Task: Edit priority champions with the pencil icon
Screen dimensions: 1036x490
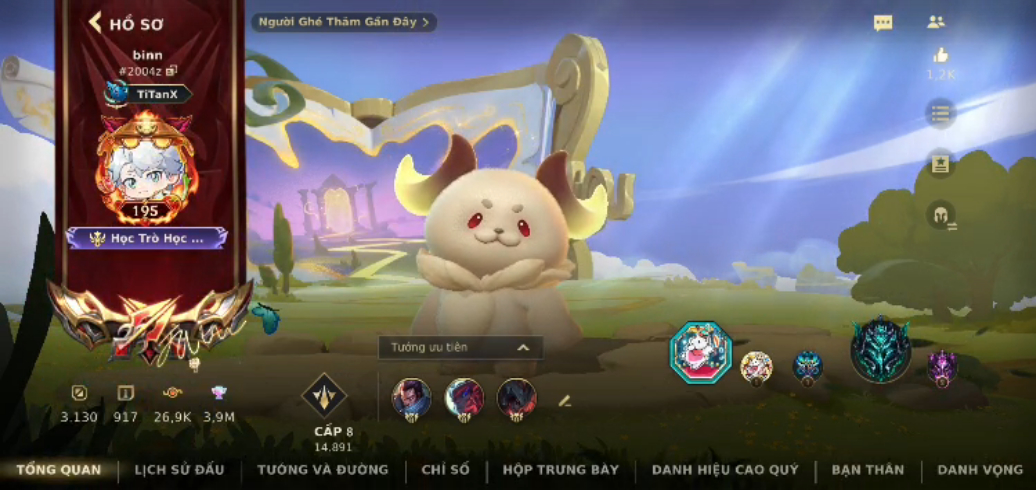Action: tap(564, 400)
